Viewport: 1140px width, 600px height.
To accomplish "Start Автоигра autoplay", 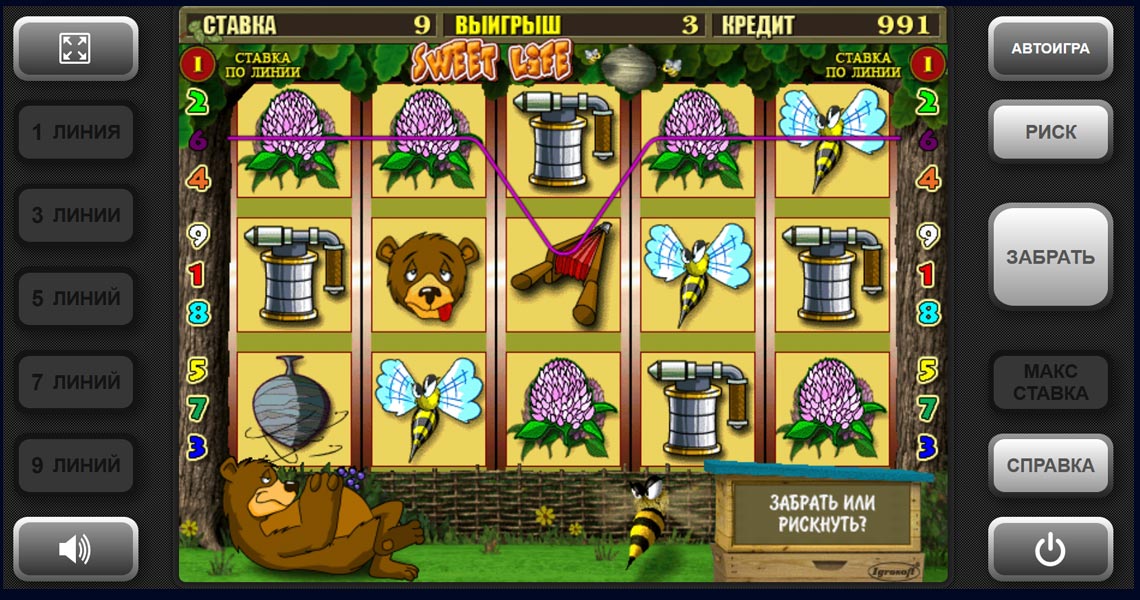I will coord(1050,48).
